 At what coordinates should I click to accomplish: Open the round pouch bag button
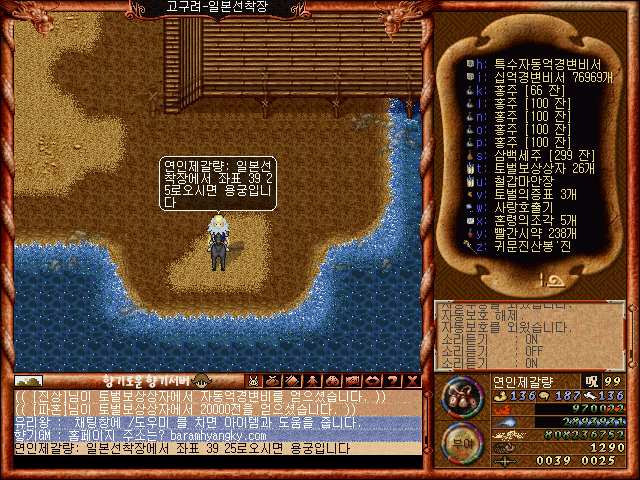pyautogui.click(x=463, y=403)
